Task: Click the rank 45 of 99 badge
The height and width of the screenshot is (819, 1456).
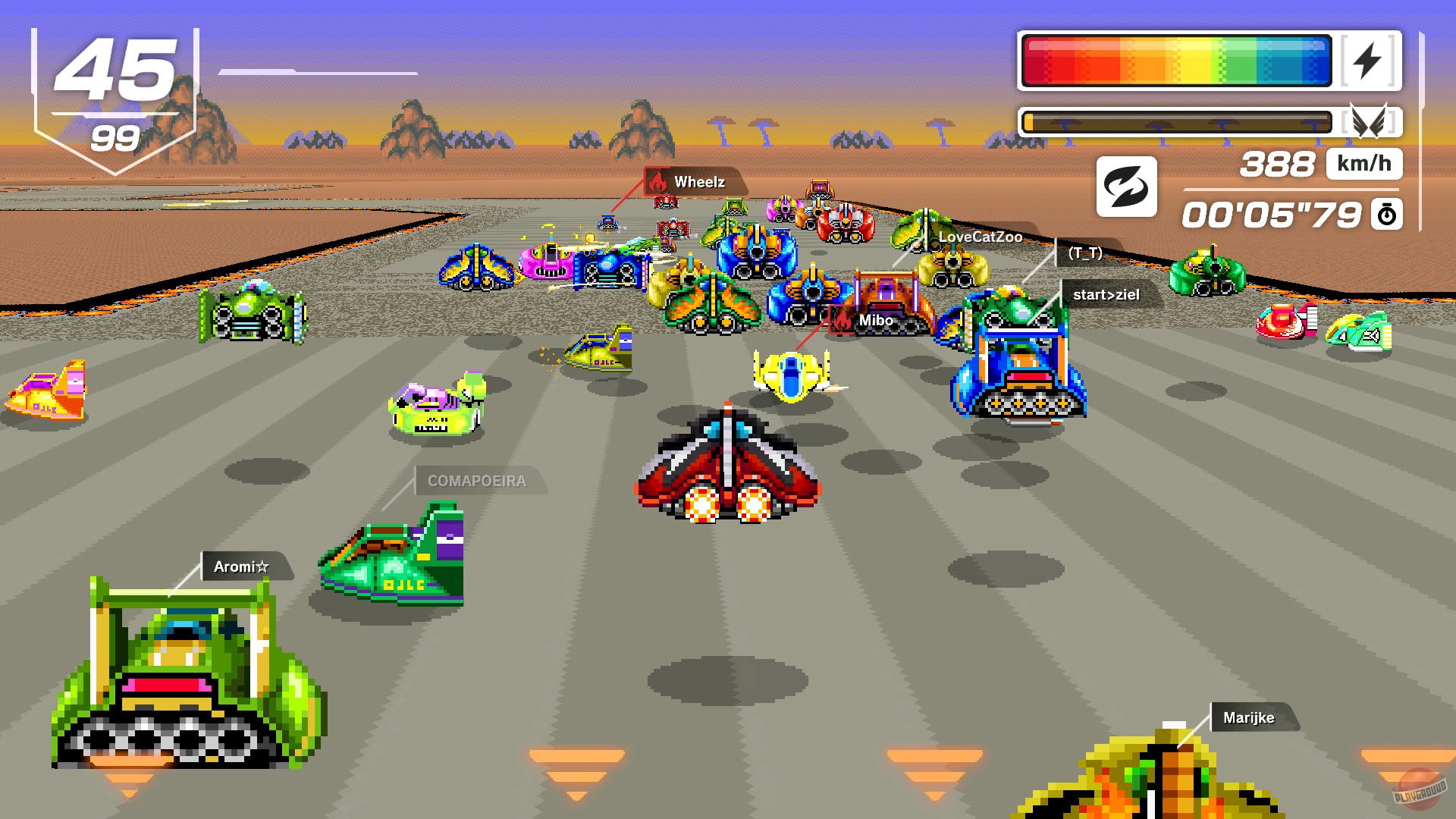Action: (x=114, y=83)
